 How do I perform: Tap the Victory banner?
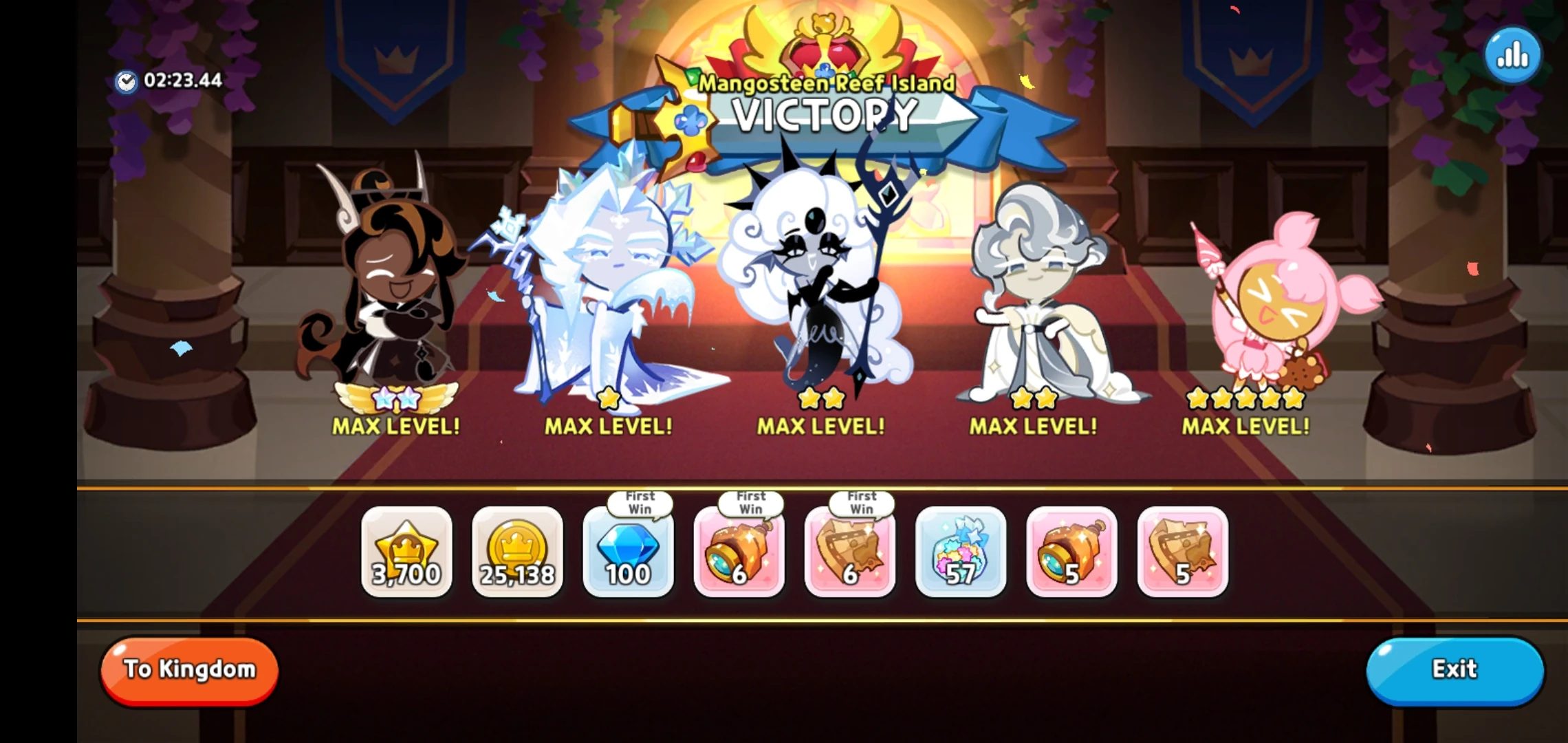pos(824,116)
